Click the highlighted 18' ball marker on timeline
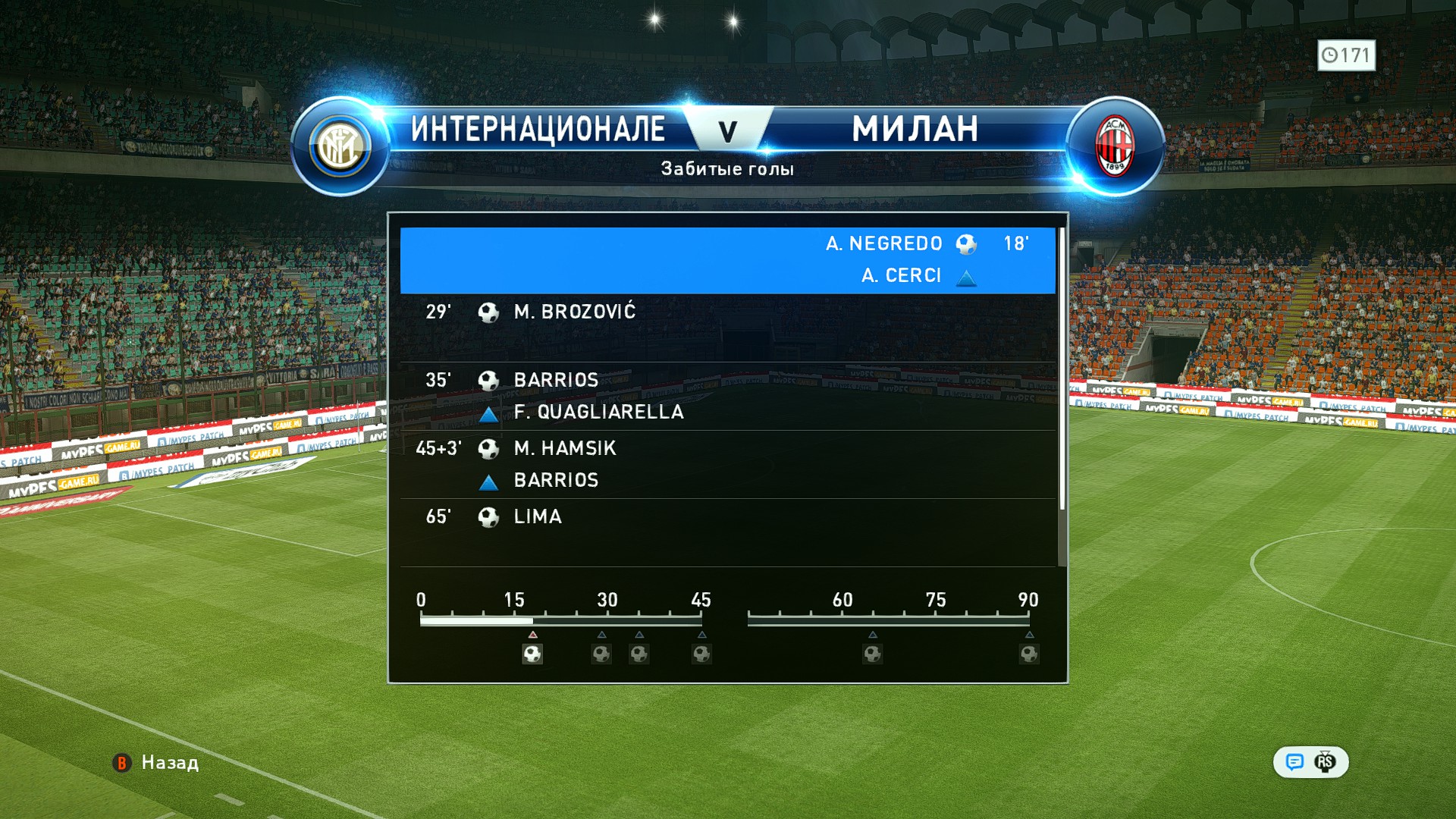 point(532,654)
